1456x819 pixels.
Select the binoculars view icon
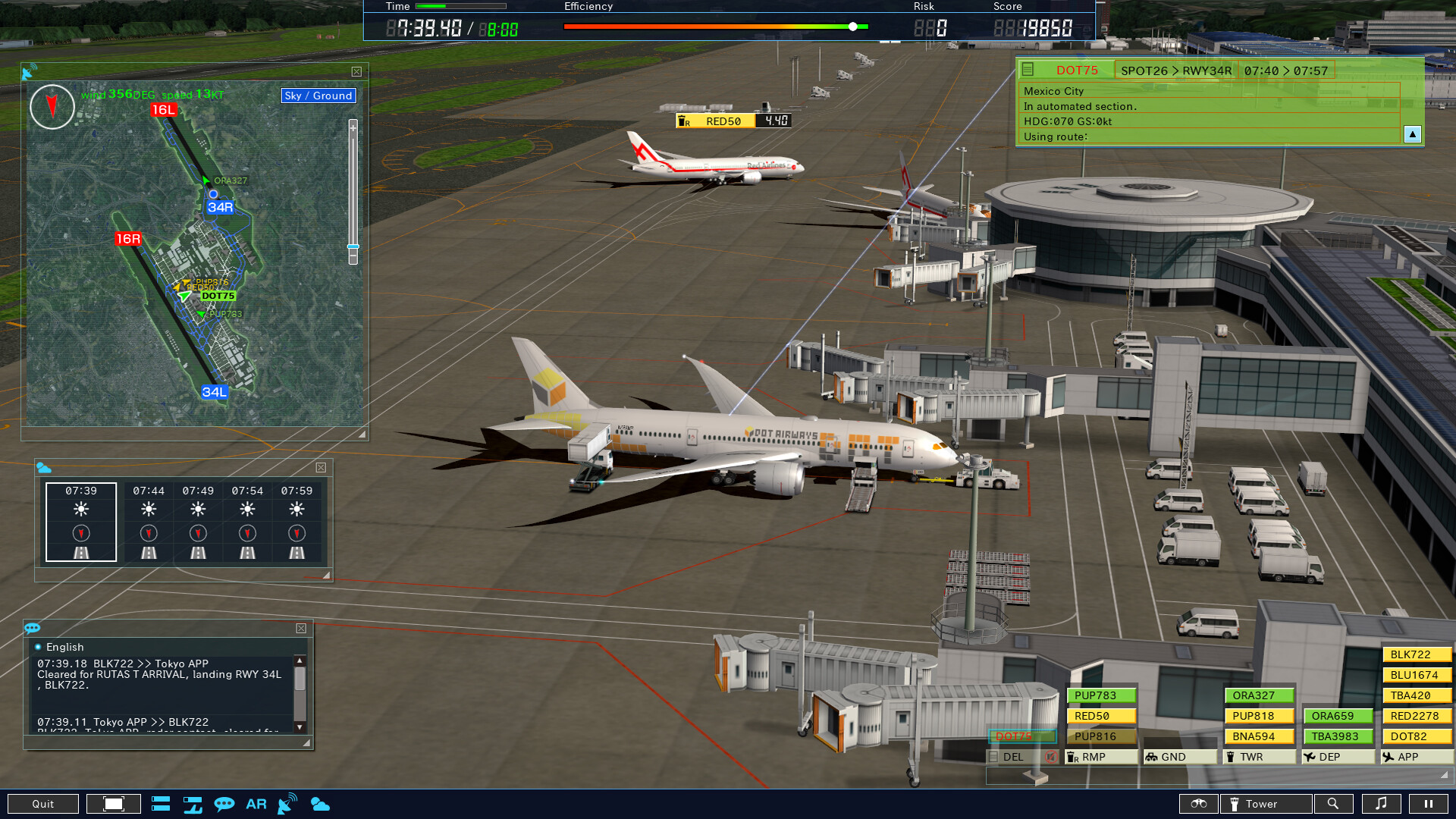[1198, 804]
